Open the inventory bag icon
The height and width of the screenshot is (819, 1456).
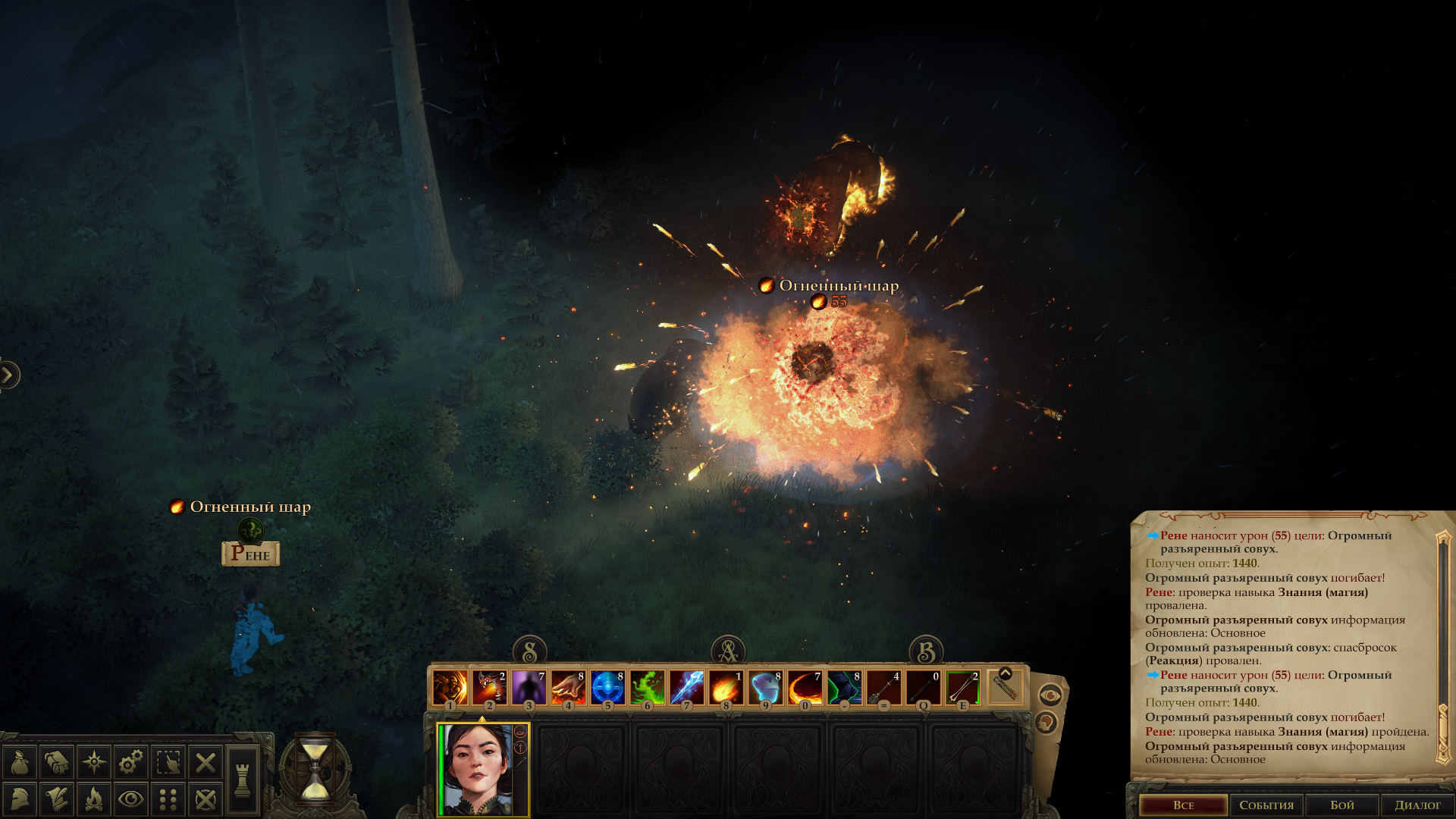click(20, 762)
